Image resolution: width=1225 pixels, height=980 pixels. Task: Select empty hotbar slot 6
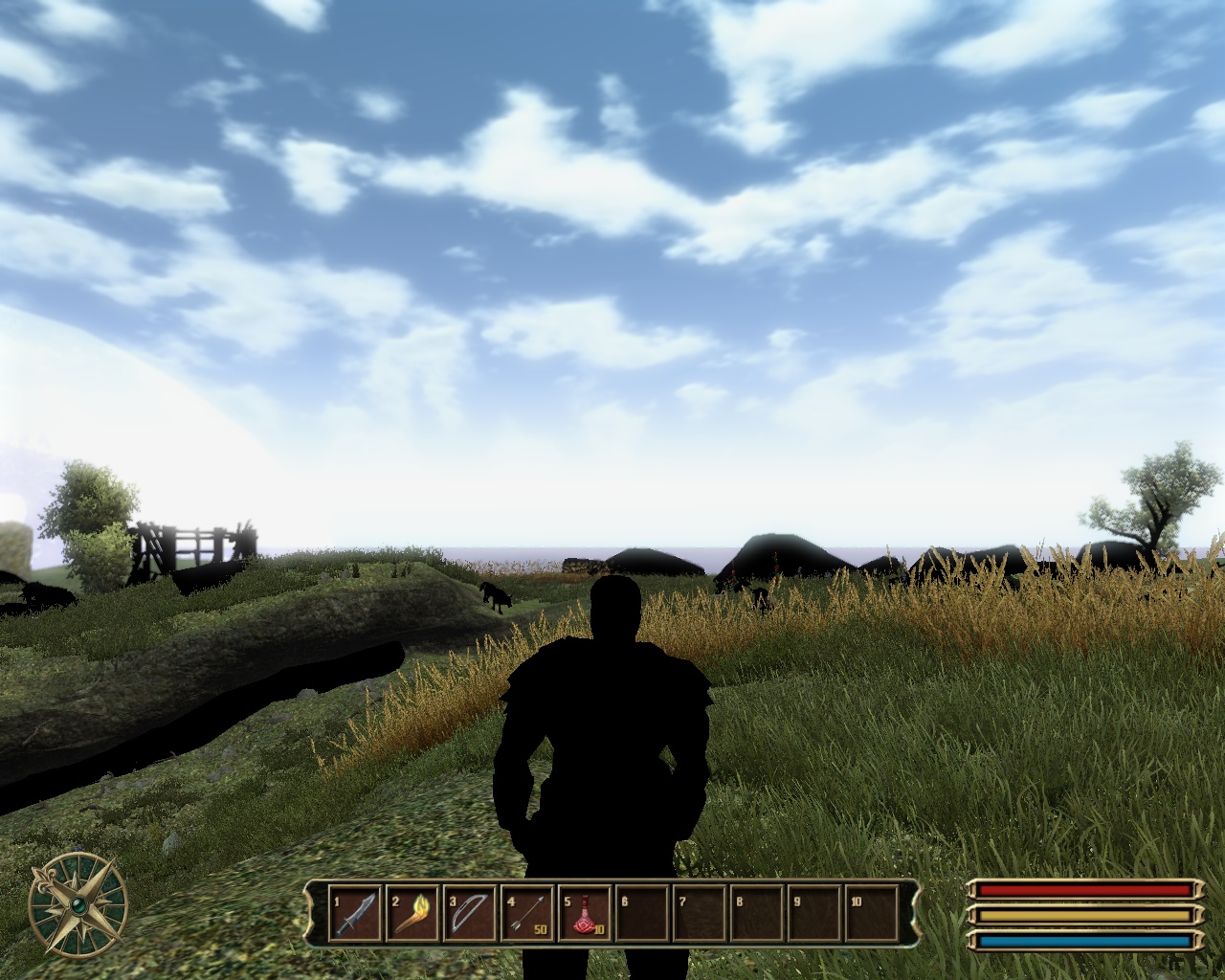[x=643, y=914]
